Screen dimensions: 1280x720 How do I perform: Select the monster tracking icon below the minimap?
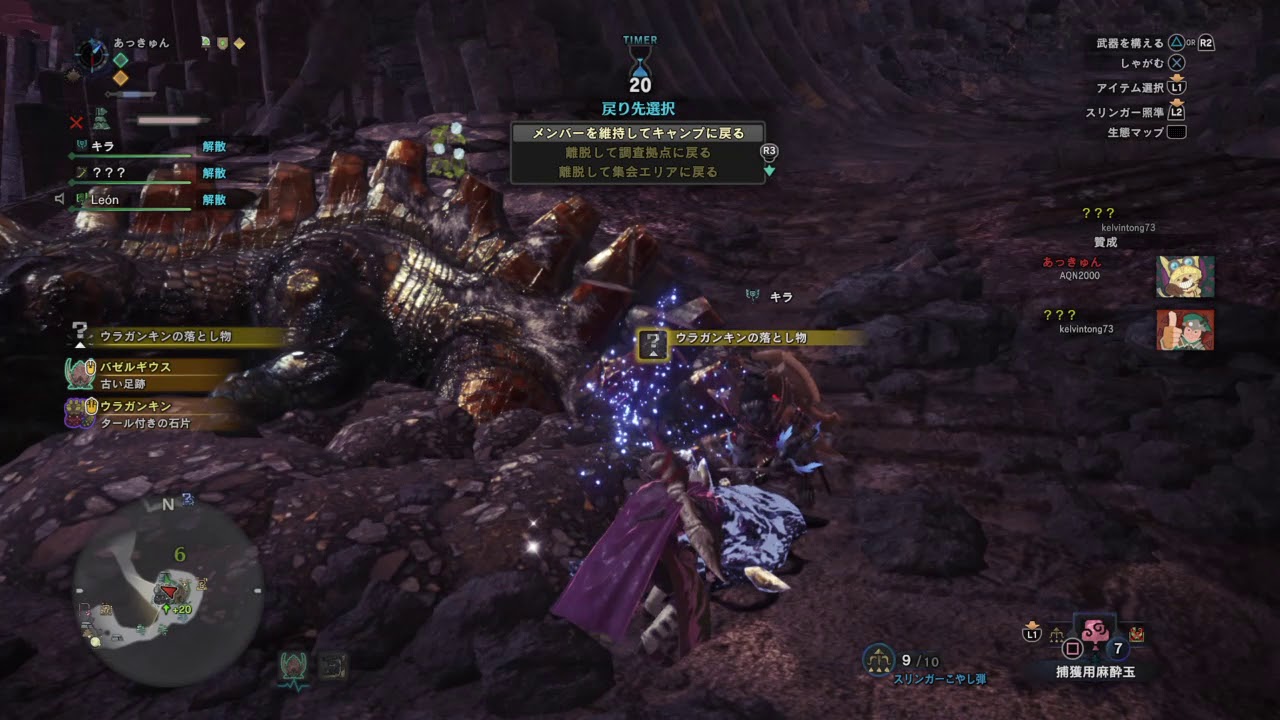tap(293, 666)
